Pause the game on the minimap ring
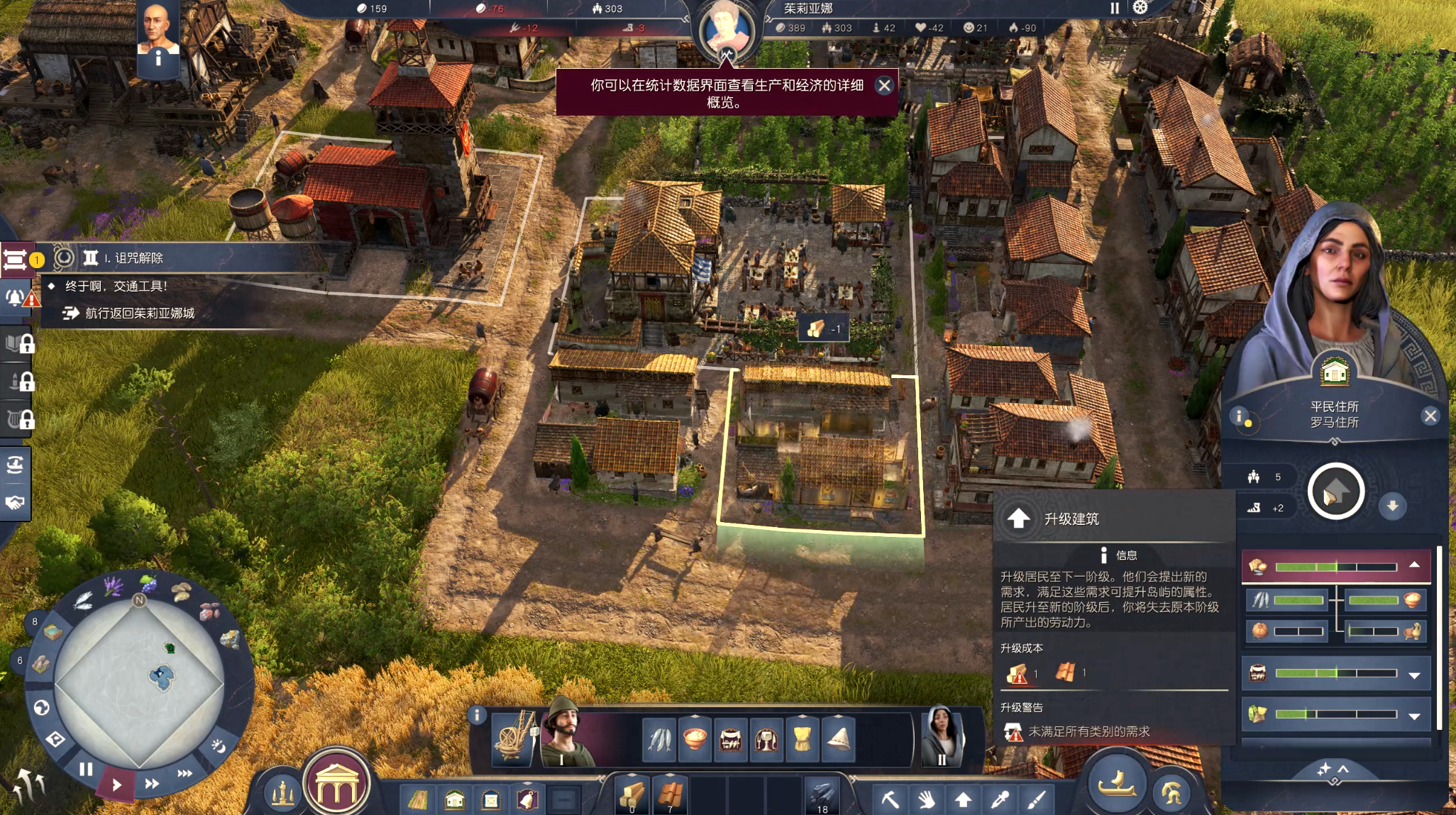Viewport: 1456px width, 815px height. [86, 769]
